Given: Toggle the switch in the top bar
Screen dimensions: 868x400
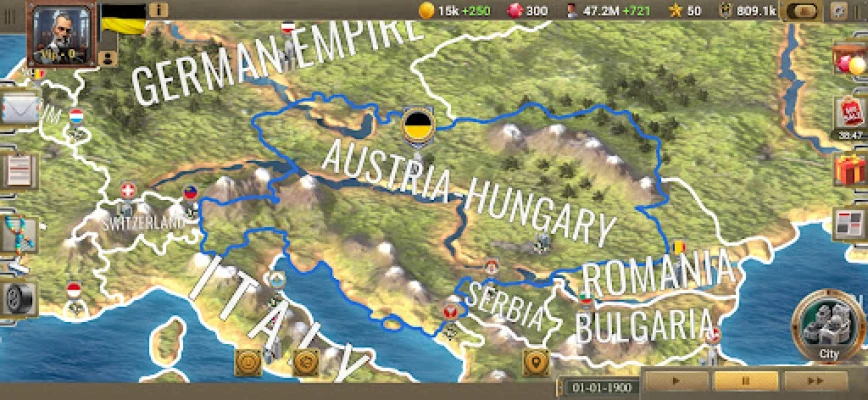Looking at the screenshot, I should coord(802,11).
